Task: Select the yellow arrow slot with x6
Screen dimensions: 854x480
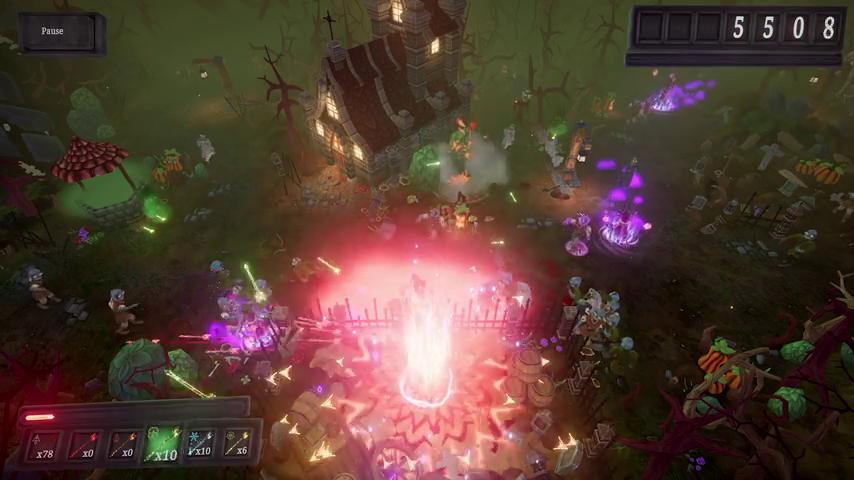Action: pyautogui.click(x=237, y=443)
